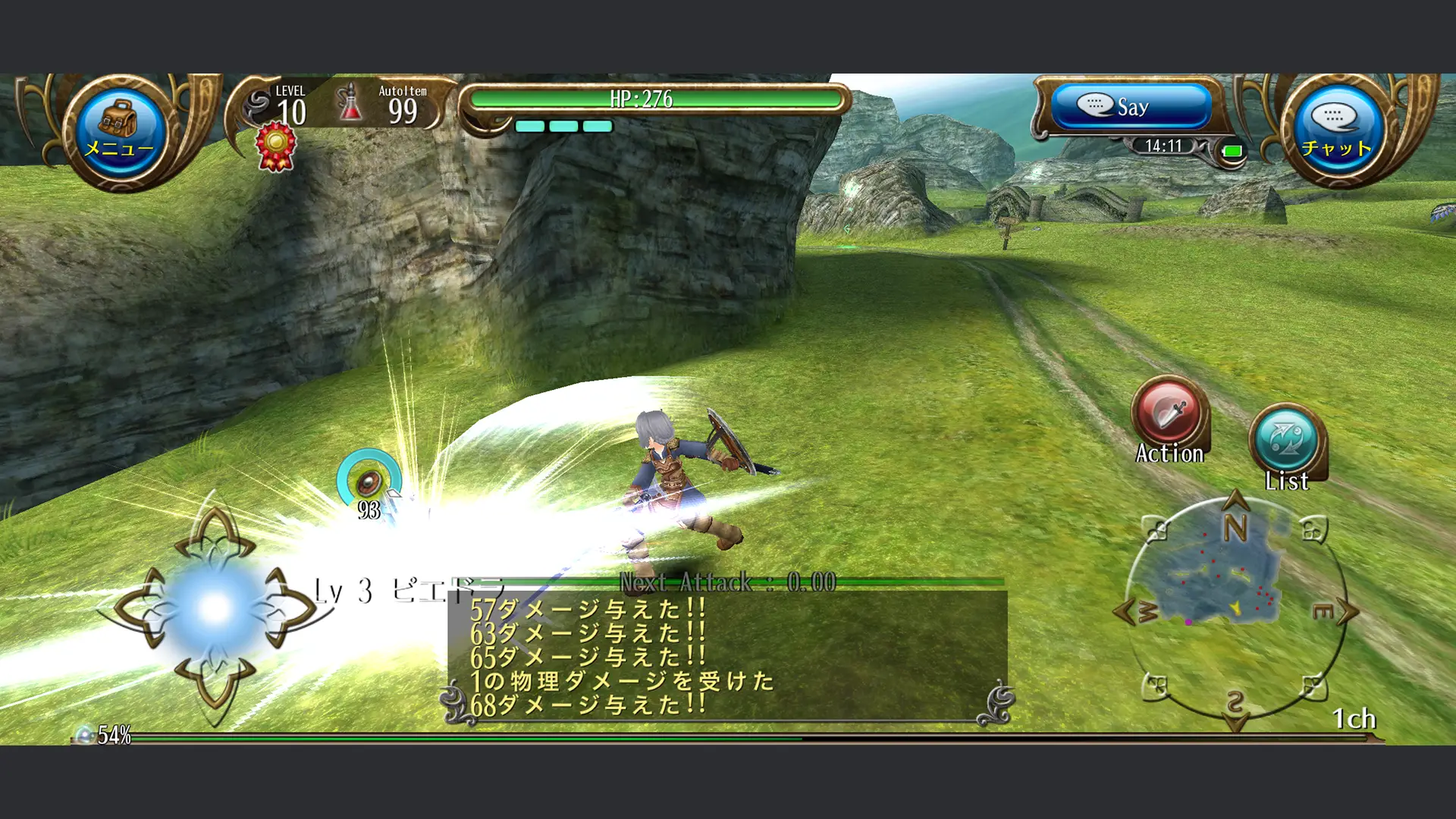This screenshot has width=1456, height=819.
Task: Open the teal List button
Action: coord(1286,441)
